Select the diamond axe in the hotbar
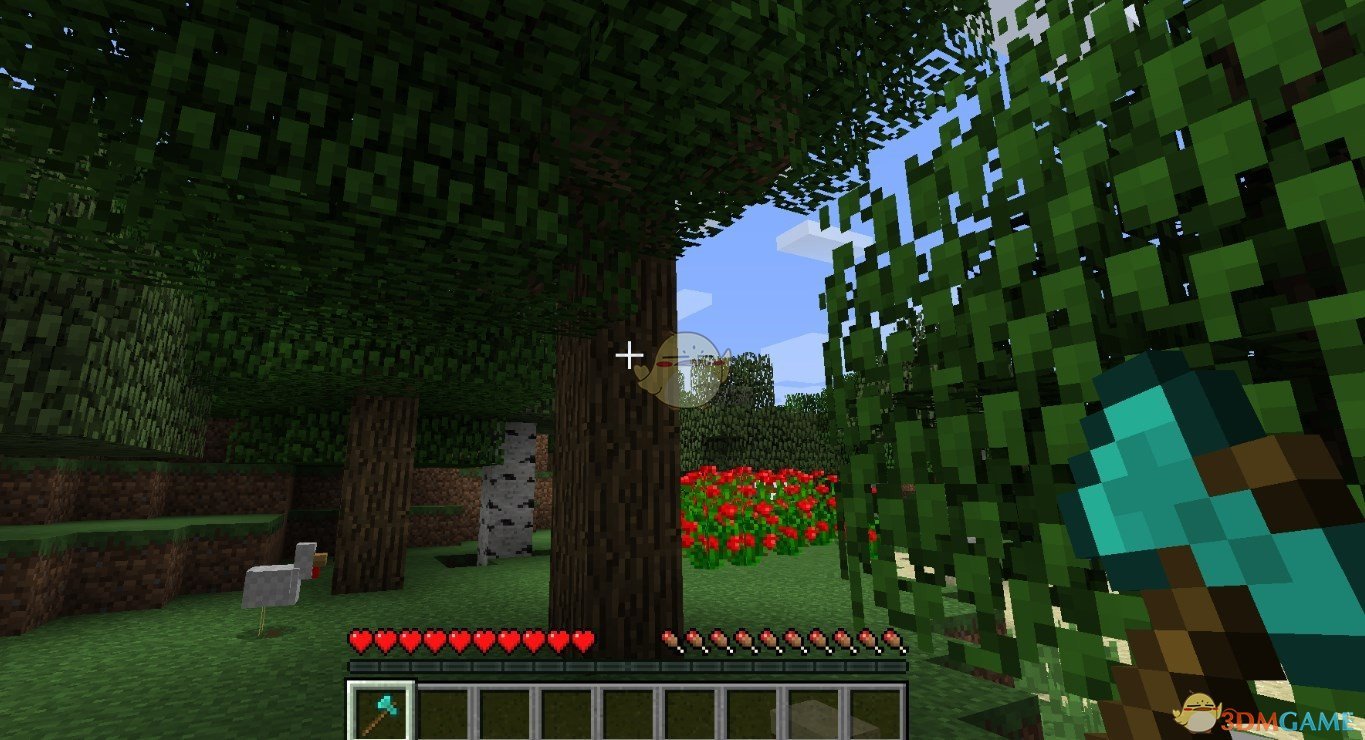 point(380,710)
